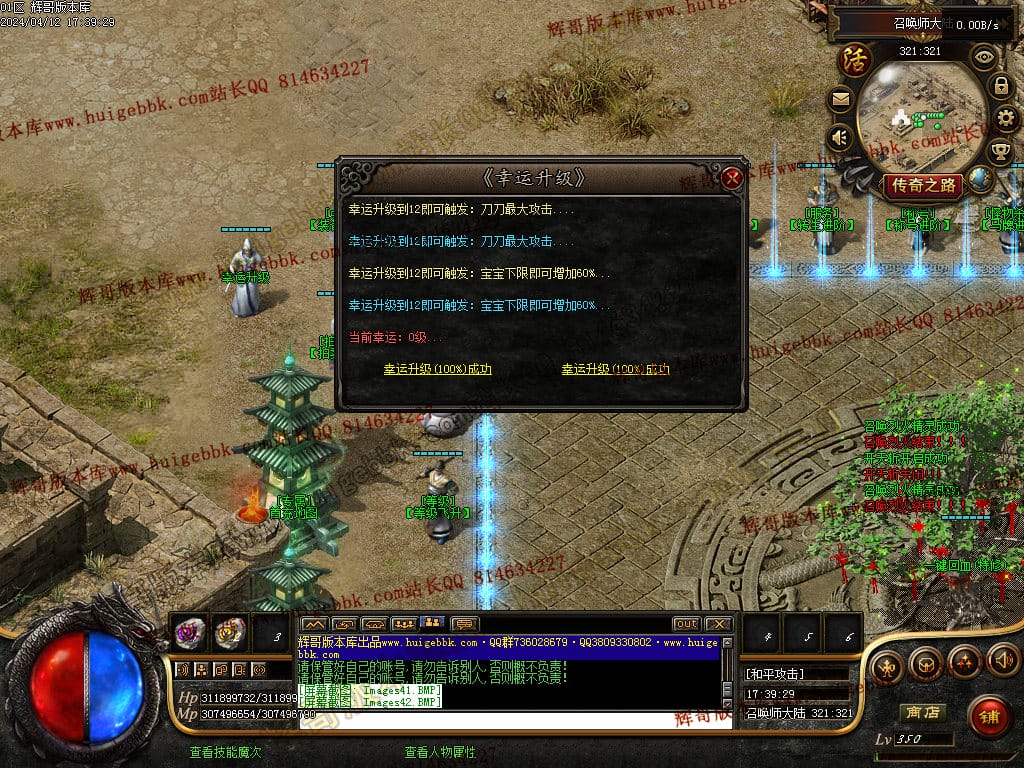Image resolution: width=1024 pixels, height=768 pixels.
Task: Click 查看技能魔次 to view skills
Action: click(225, 753)
